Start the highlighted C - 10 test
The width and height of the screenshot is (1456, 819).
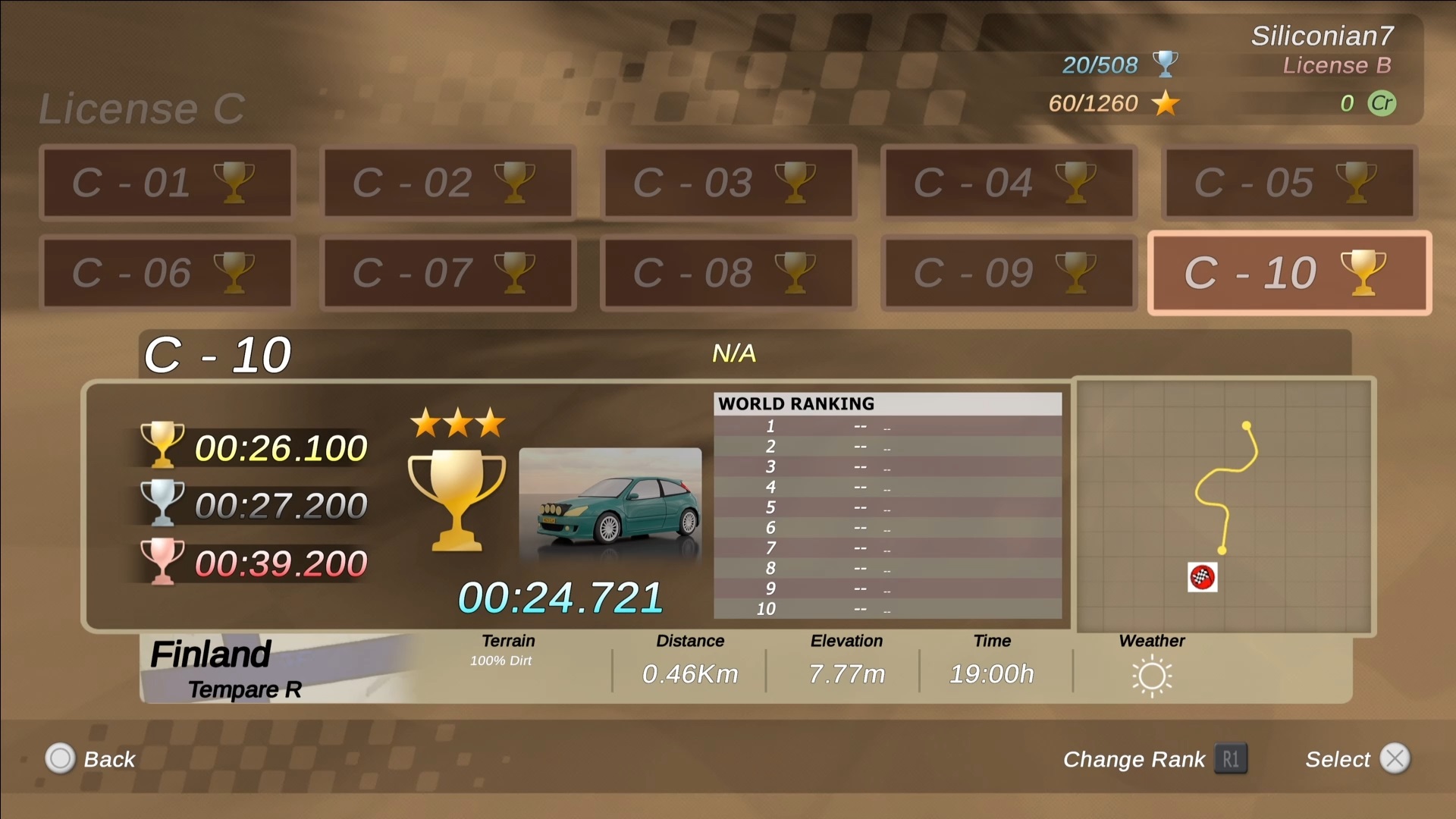point(1289,273)
